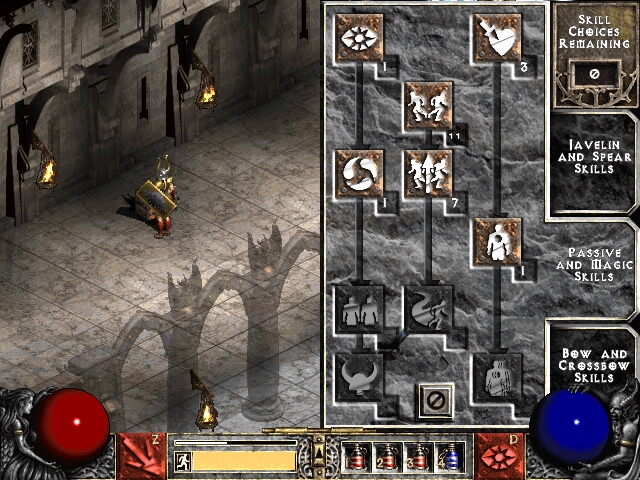Pick the Avoid skill icon

[428, 173]
